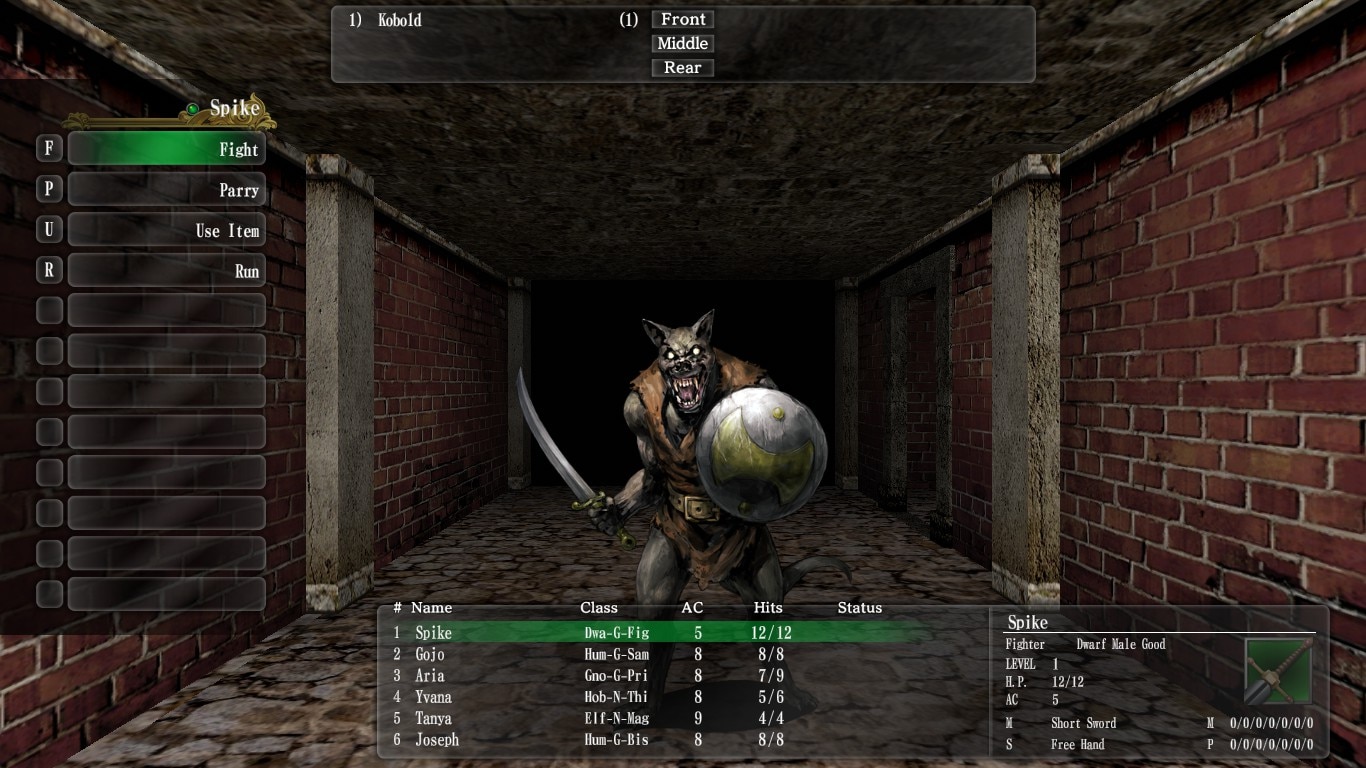The height and width of the screenshot is (768, 1366).
Task: Select Tanya in the party list
Action: coord(433,718)
